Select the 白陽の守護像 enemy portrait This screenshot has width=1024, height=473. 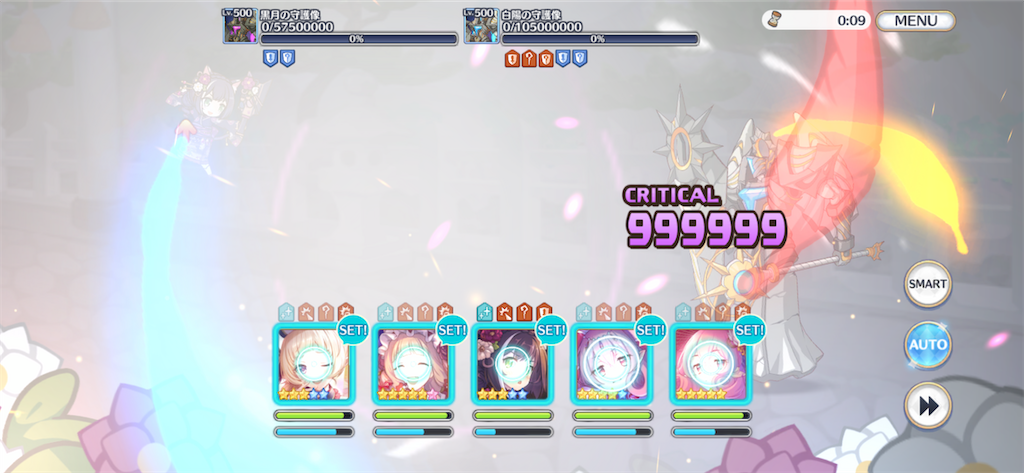(482, 27)
